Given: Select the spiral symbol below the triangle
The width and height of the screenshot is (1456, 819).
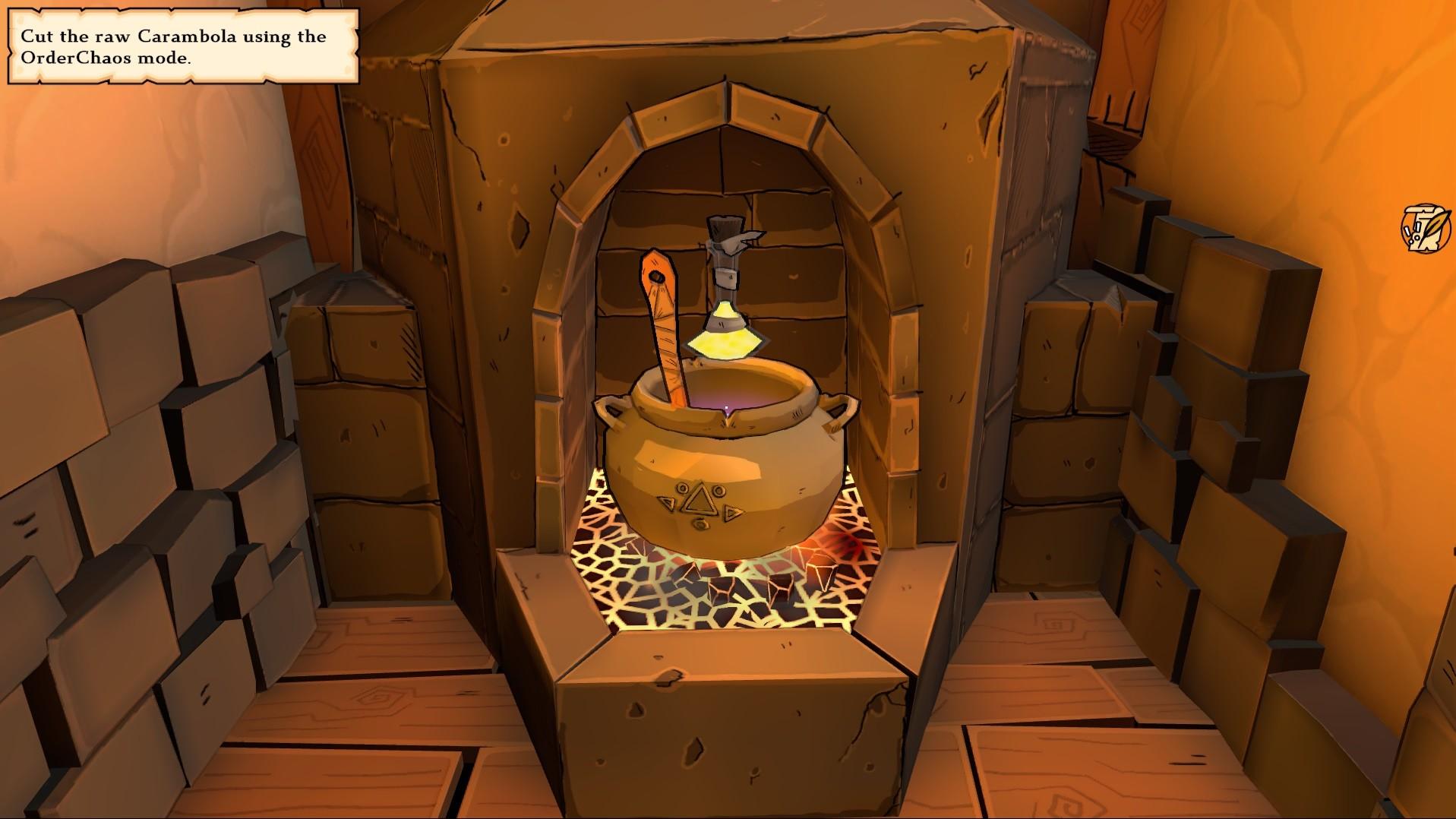Looking at the screenshot, I should click(701, 525).
